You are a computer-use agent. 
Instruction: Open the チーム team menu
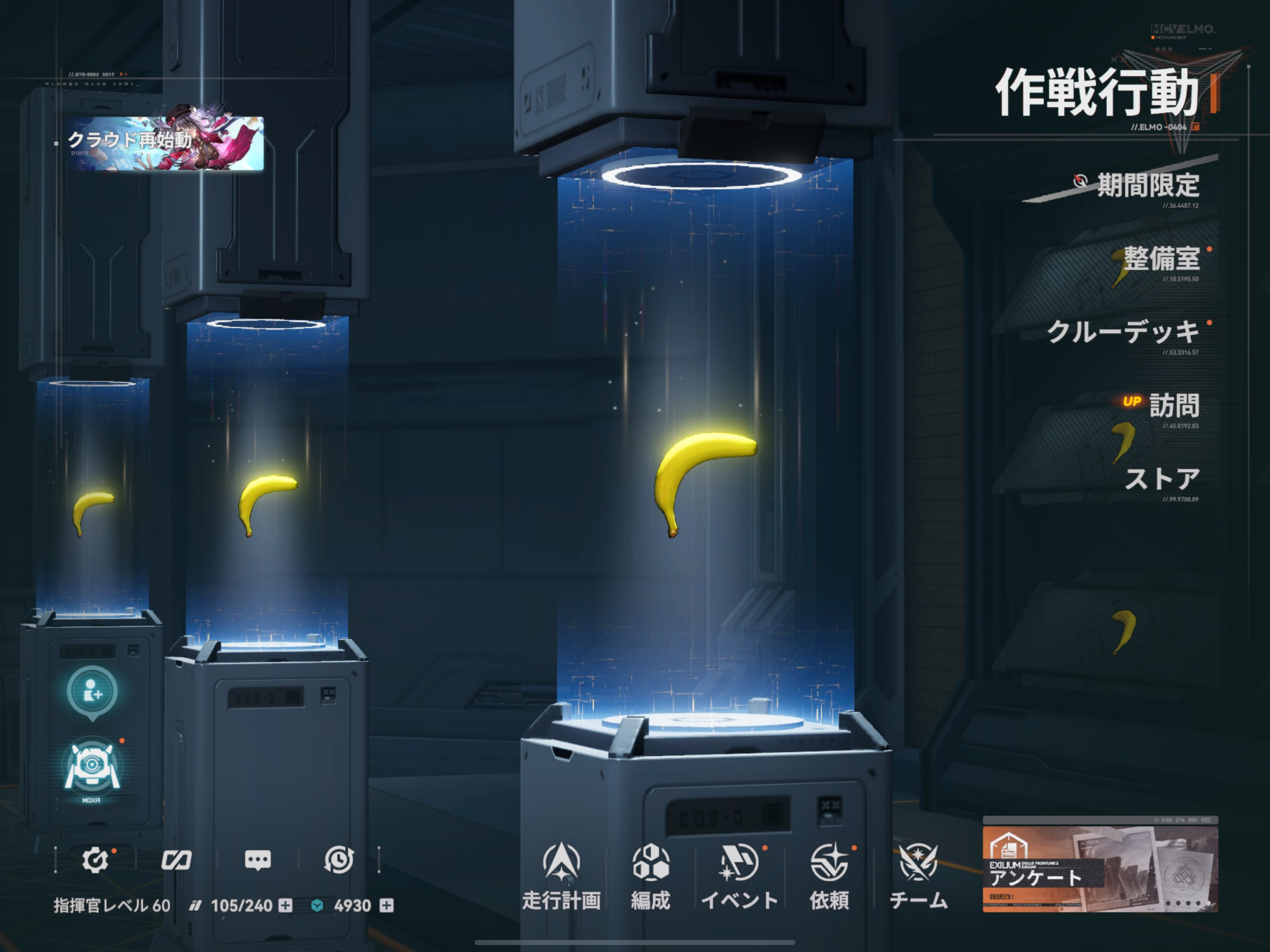[918, 876]
